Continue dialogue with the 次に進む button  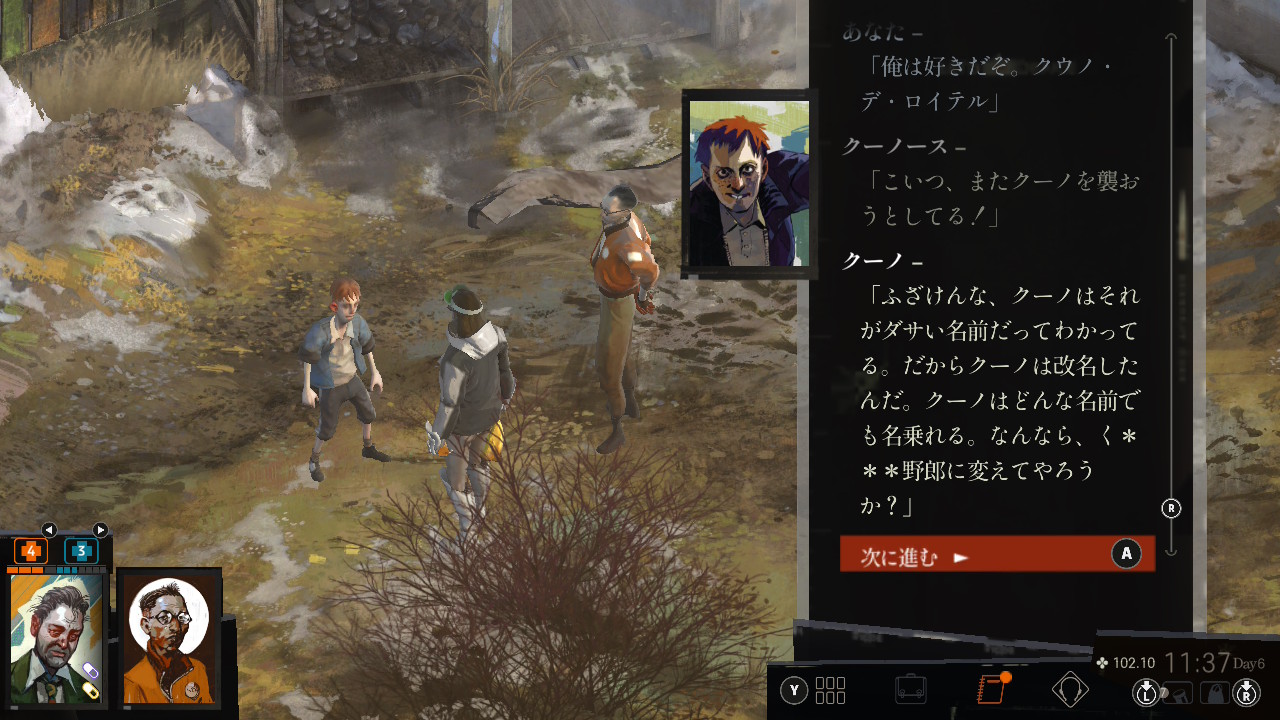[996, 555]
